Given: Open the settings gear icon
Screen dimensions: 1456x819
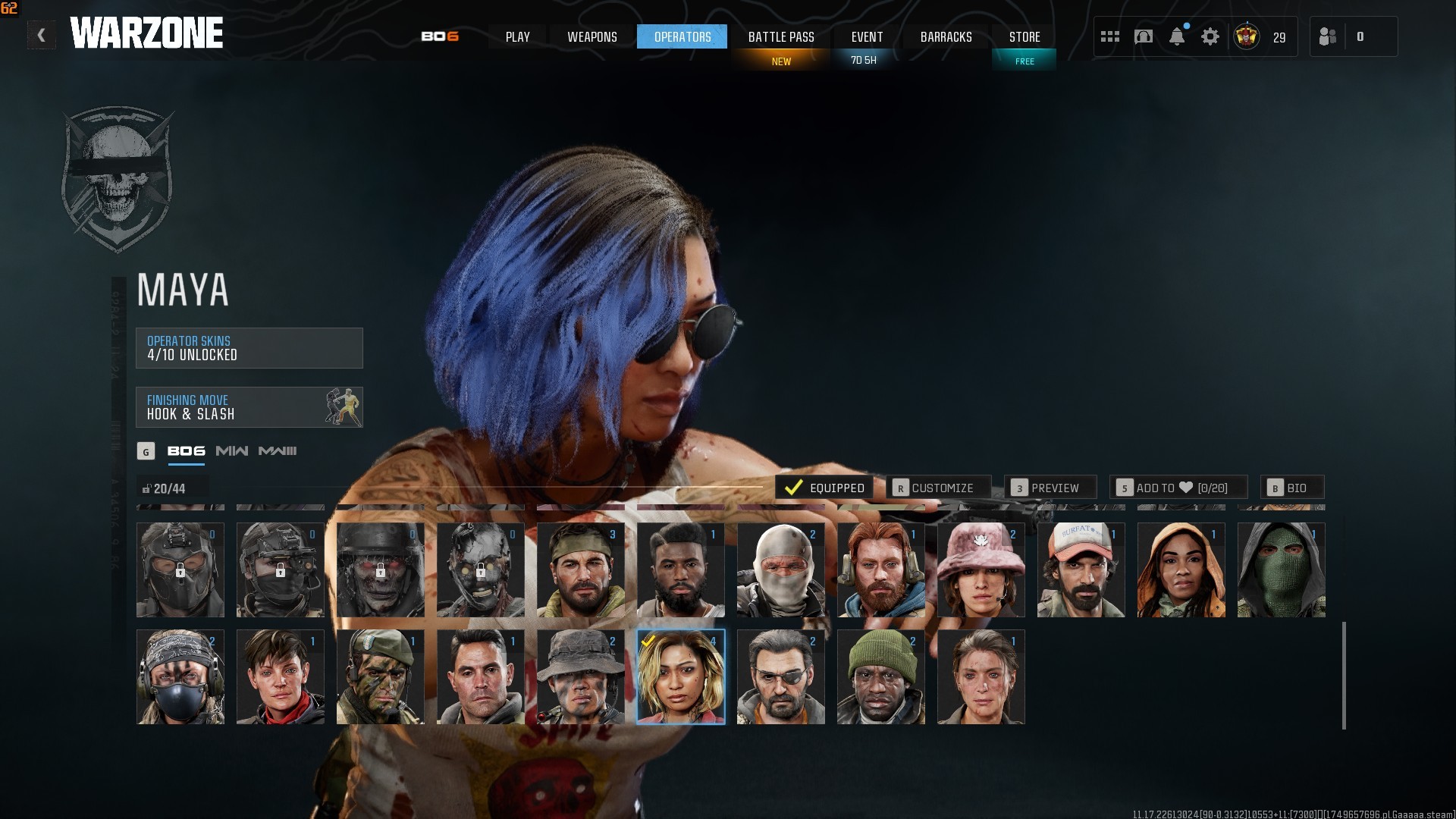Looking at the screenshot, I should tap(1210, 36).
